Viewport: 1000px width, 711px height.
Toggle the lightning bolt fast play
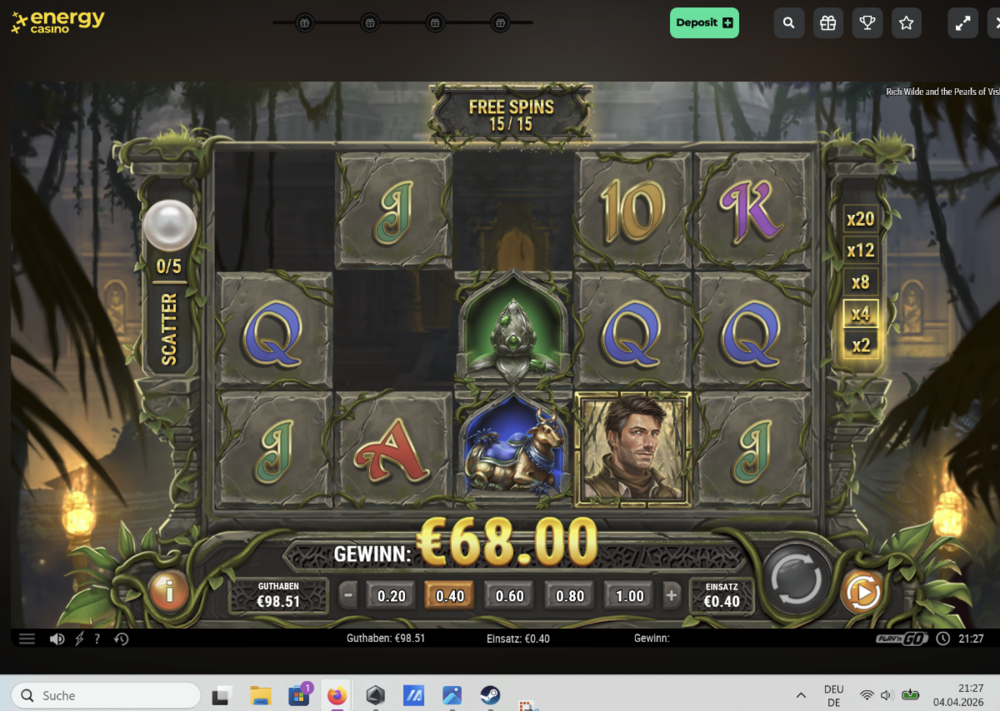click(x=80, y=639)
